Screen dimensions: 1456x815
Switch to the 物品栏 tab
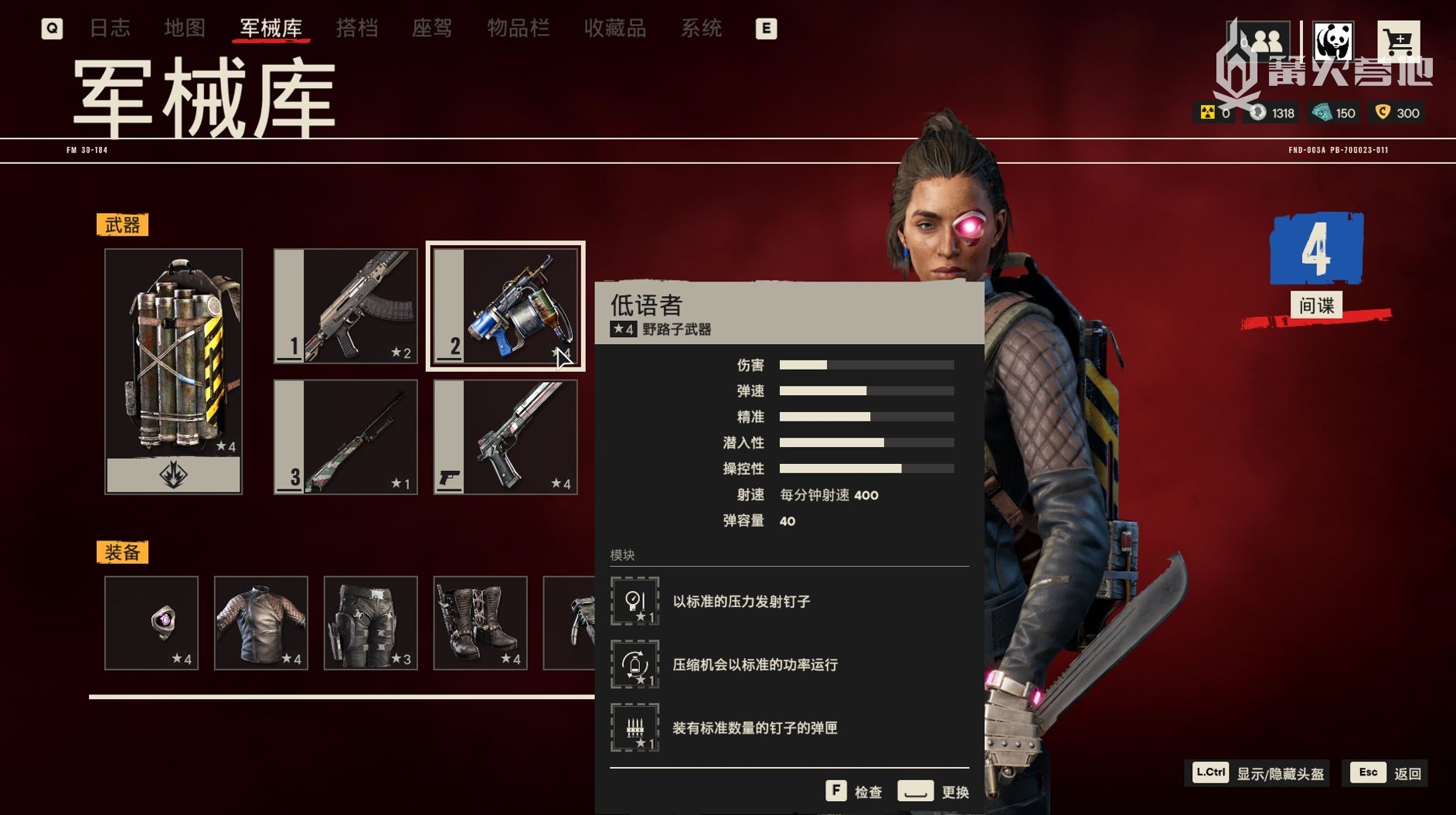tap(518, 29)
